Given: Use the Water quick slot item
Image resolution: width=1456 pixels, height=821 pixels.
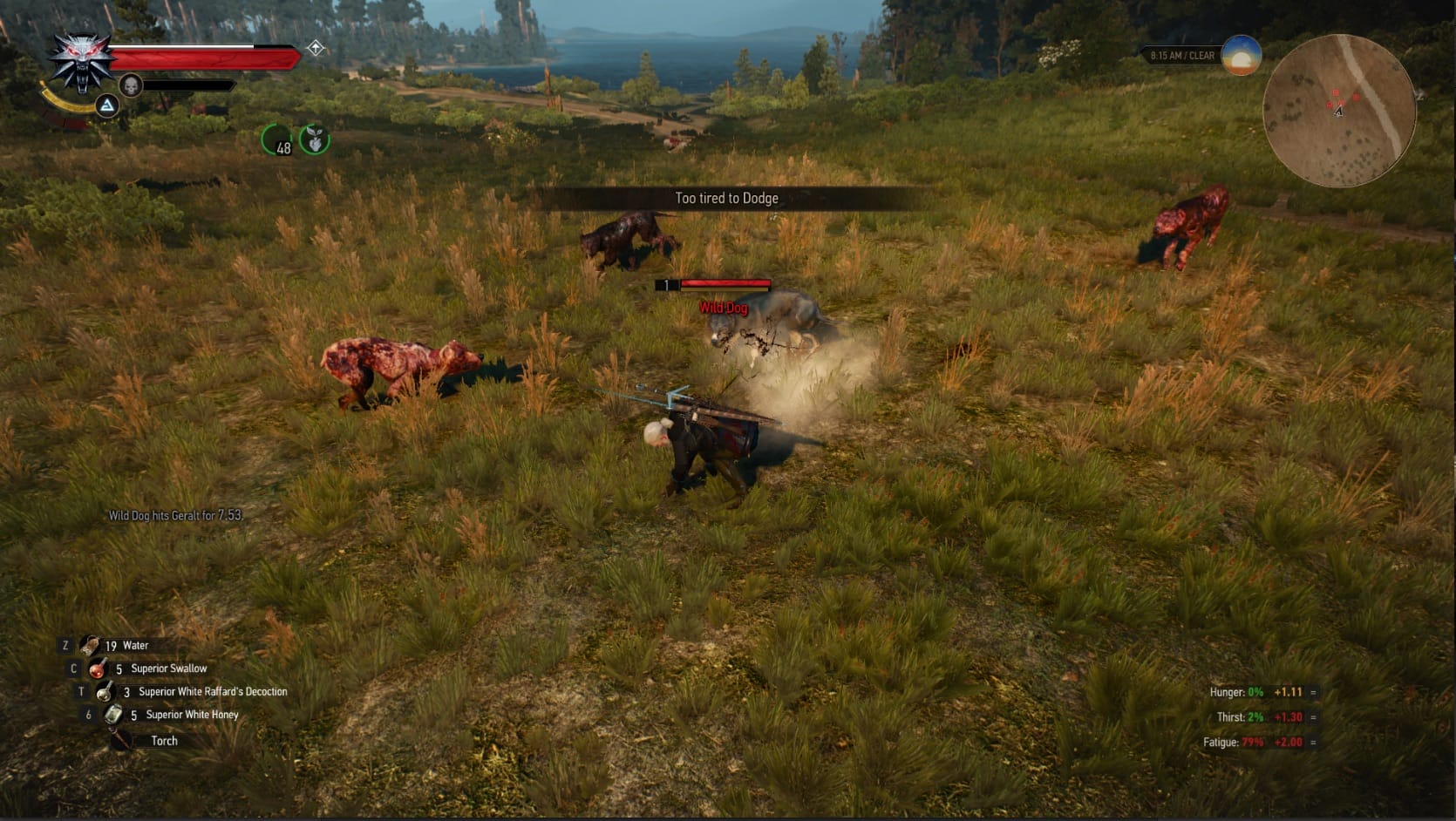Looking at the screenshot, I should (91, 646).
